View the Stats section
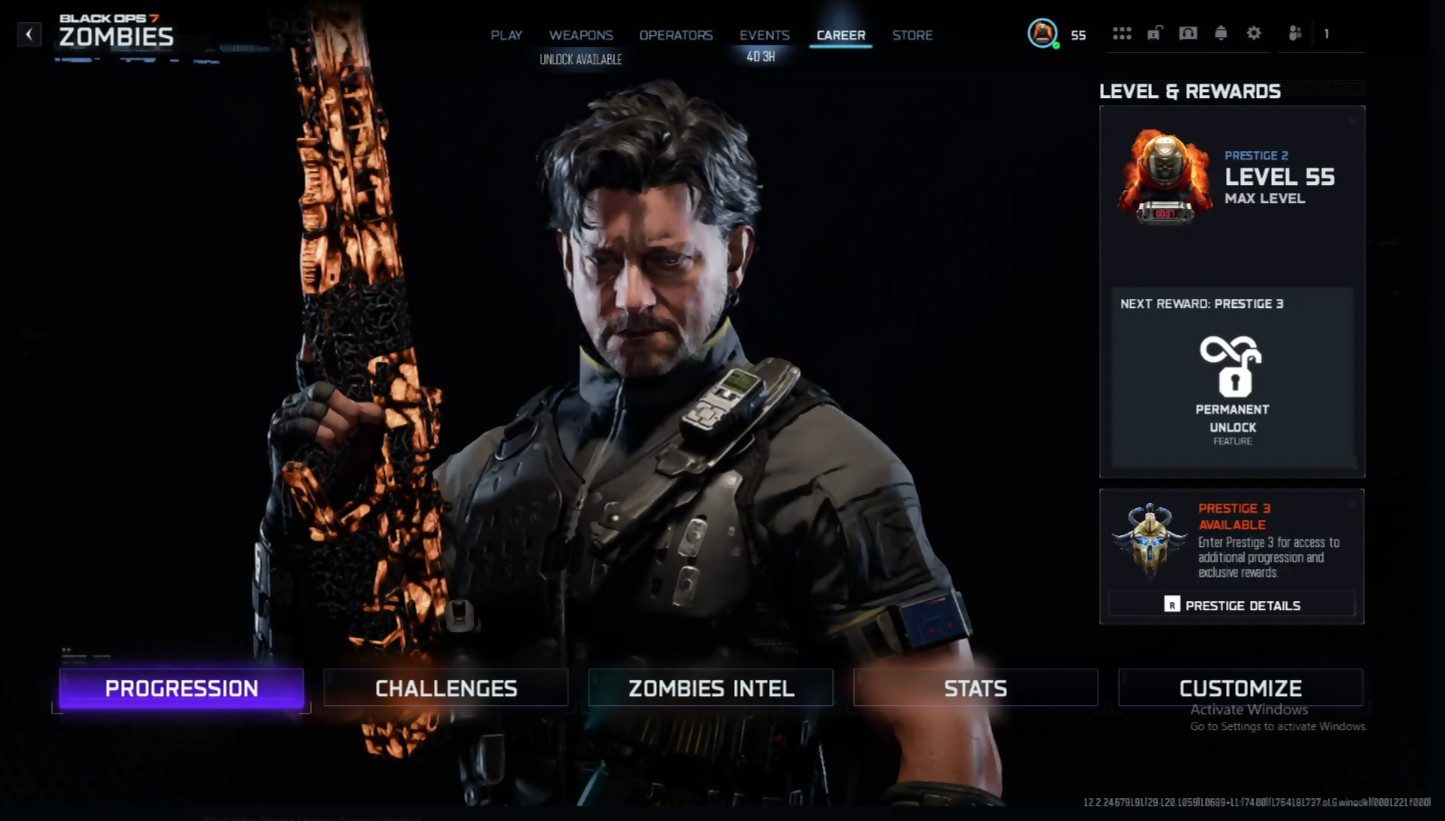This screenshot has width=1445, height=821. 975,689
